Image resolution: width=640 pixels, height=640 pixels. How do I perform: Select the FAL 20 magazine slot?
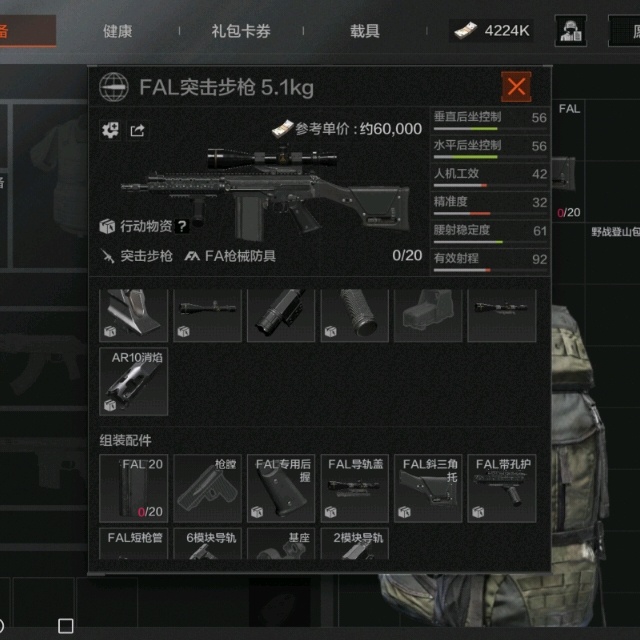[134, 488]
